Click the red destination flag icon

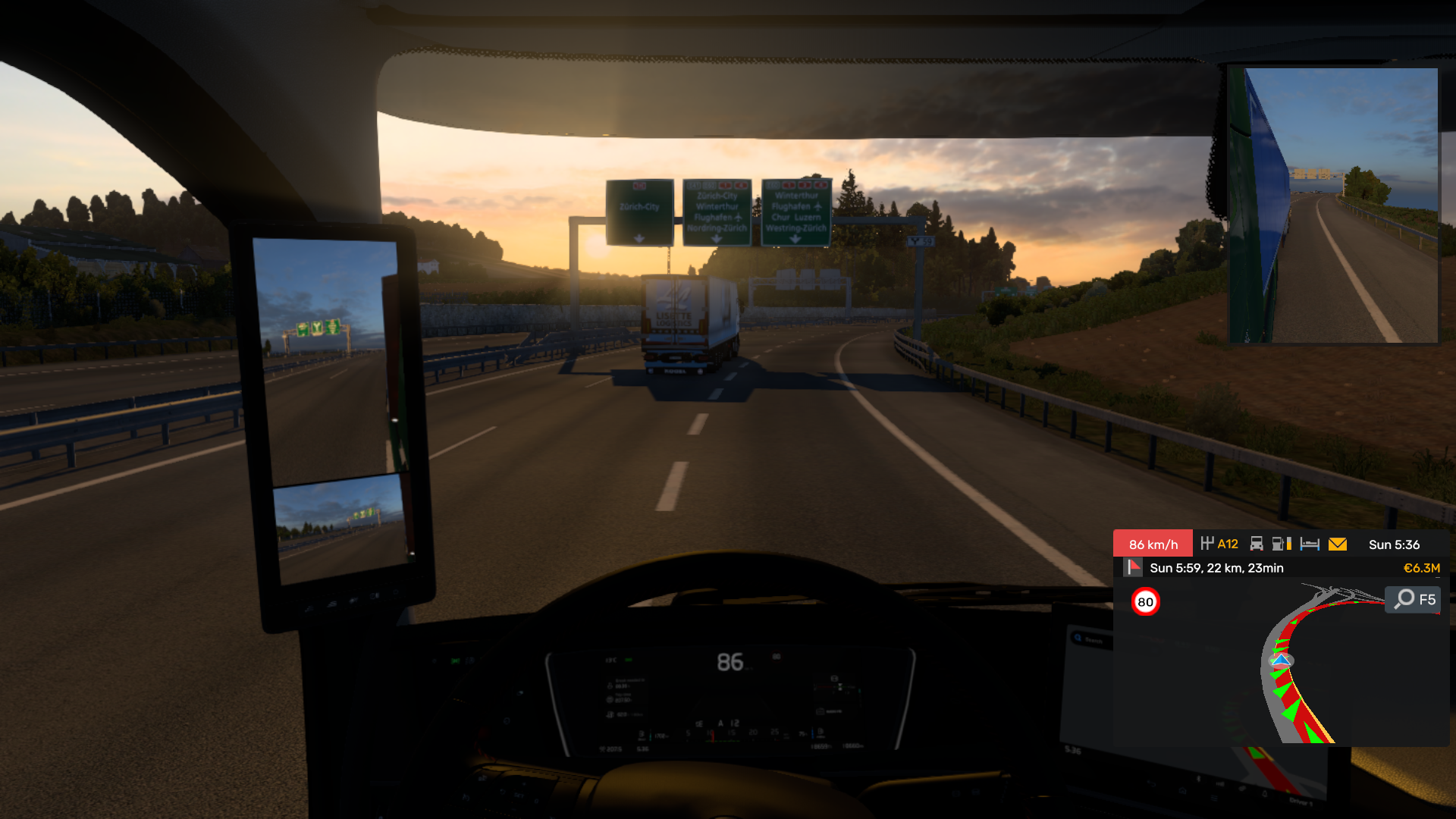coord(1134,567)
